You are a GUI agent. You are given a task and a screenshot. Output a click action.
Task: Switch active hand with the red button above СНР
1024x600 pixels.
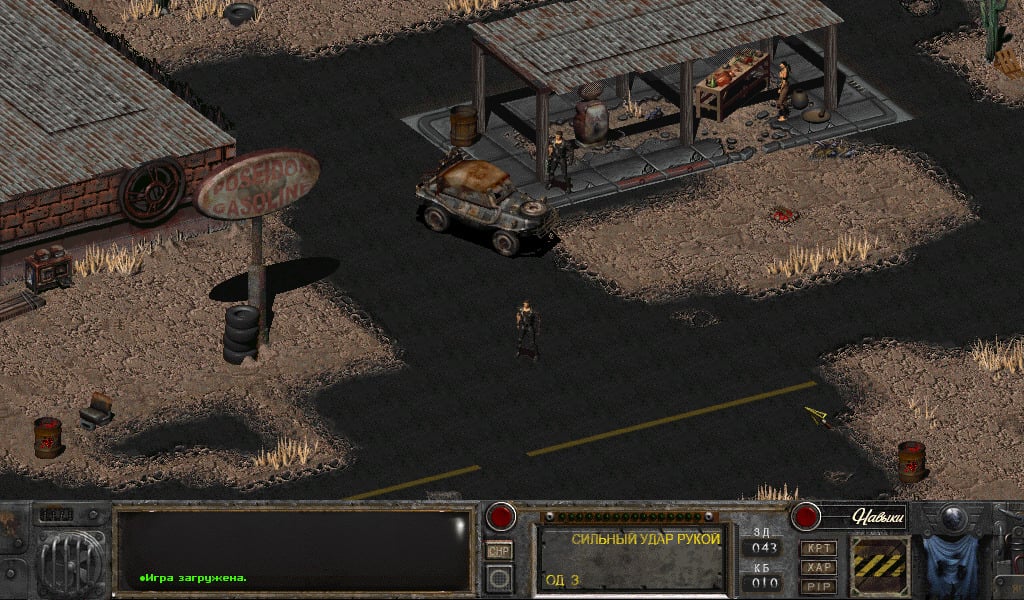pyautogui.click(x=500, y=517)
